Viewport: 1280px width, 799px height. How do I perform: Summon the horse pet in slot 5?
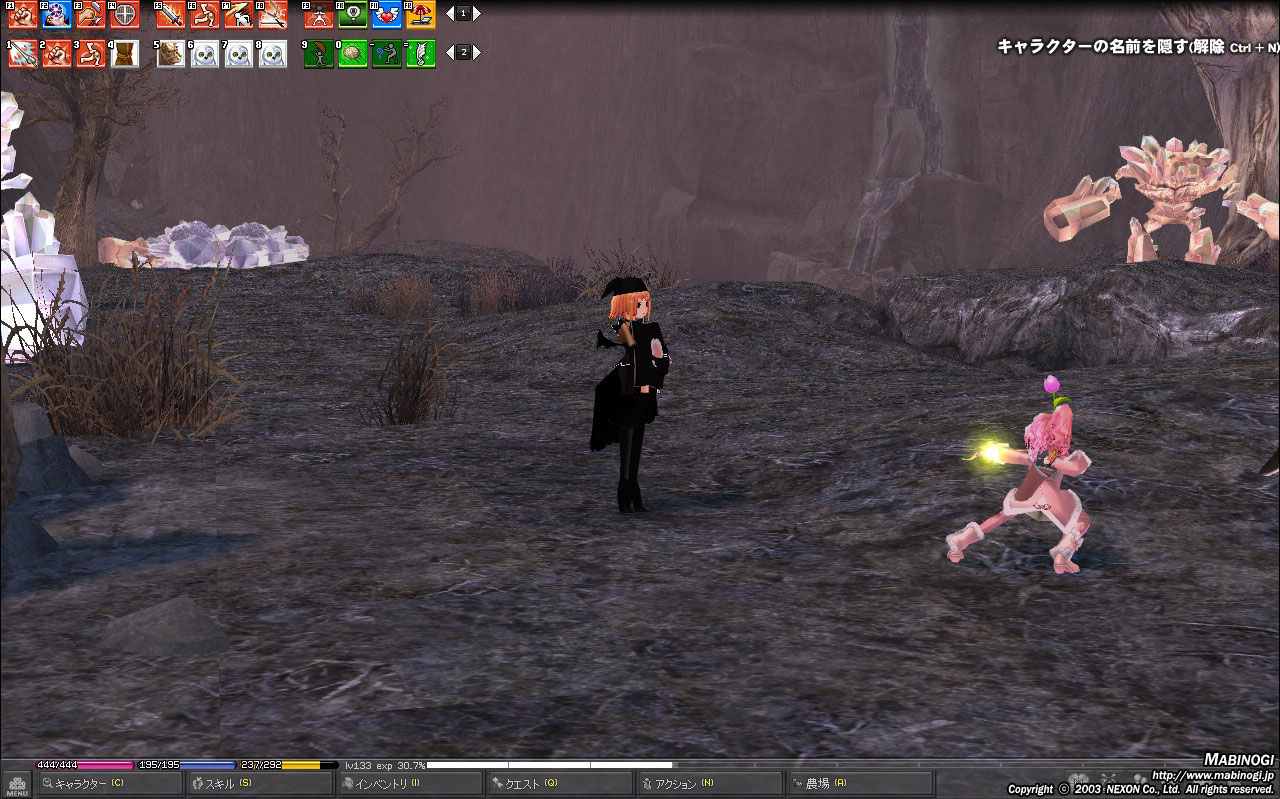[x=170, y=53]
